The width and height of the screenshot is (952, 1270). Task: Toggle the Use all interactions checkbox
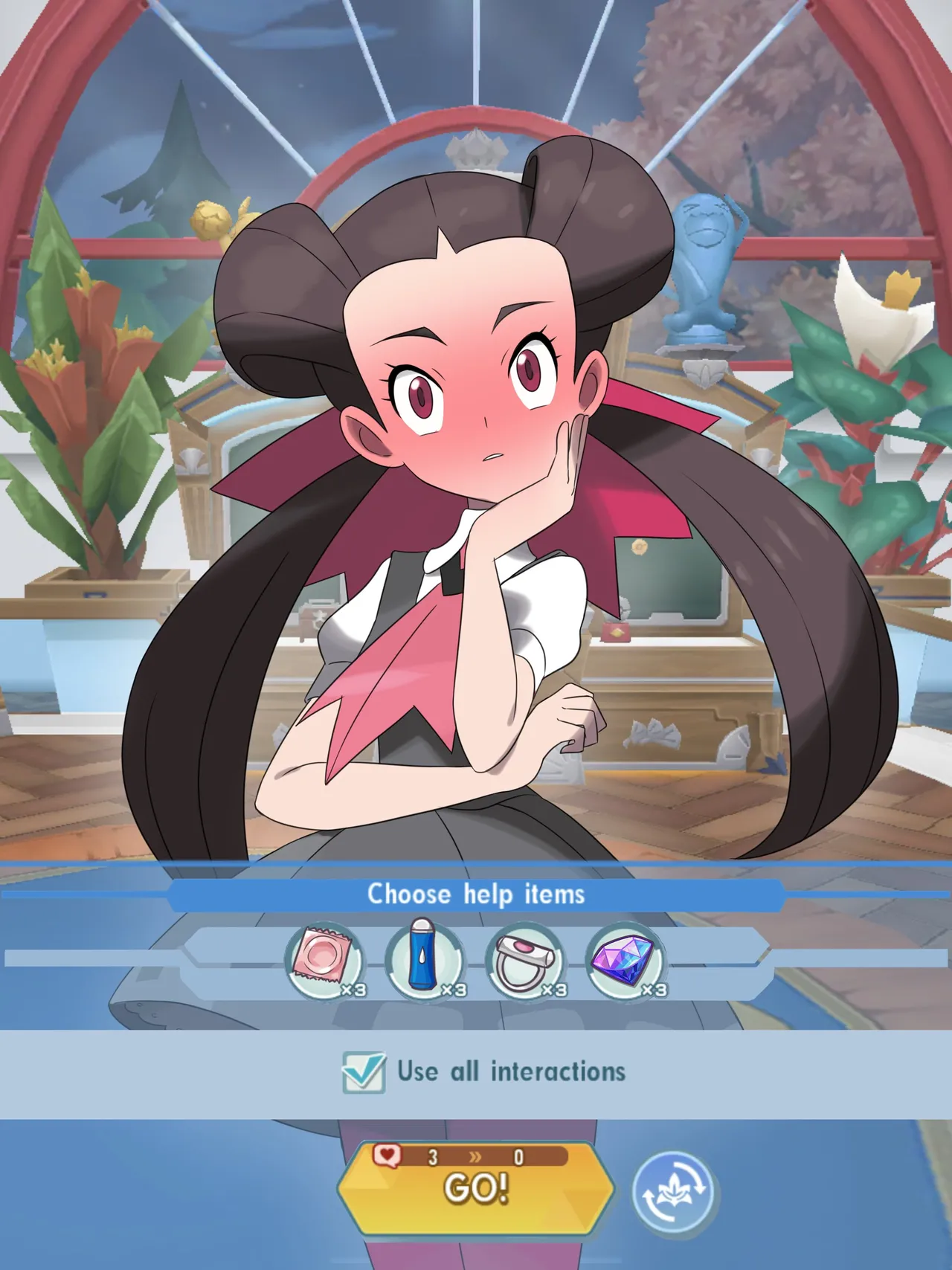tap(364, 1072)
